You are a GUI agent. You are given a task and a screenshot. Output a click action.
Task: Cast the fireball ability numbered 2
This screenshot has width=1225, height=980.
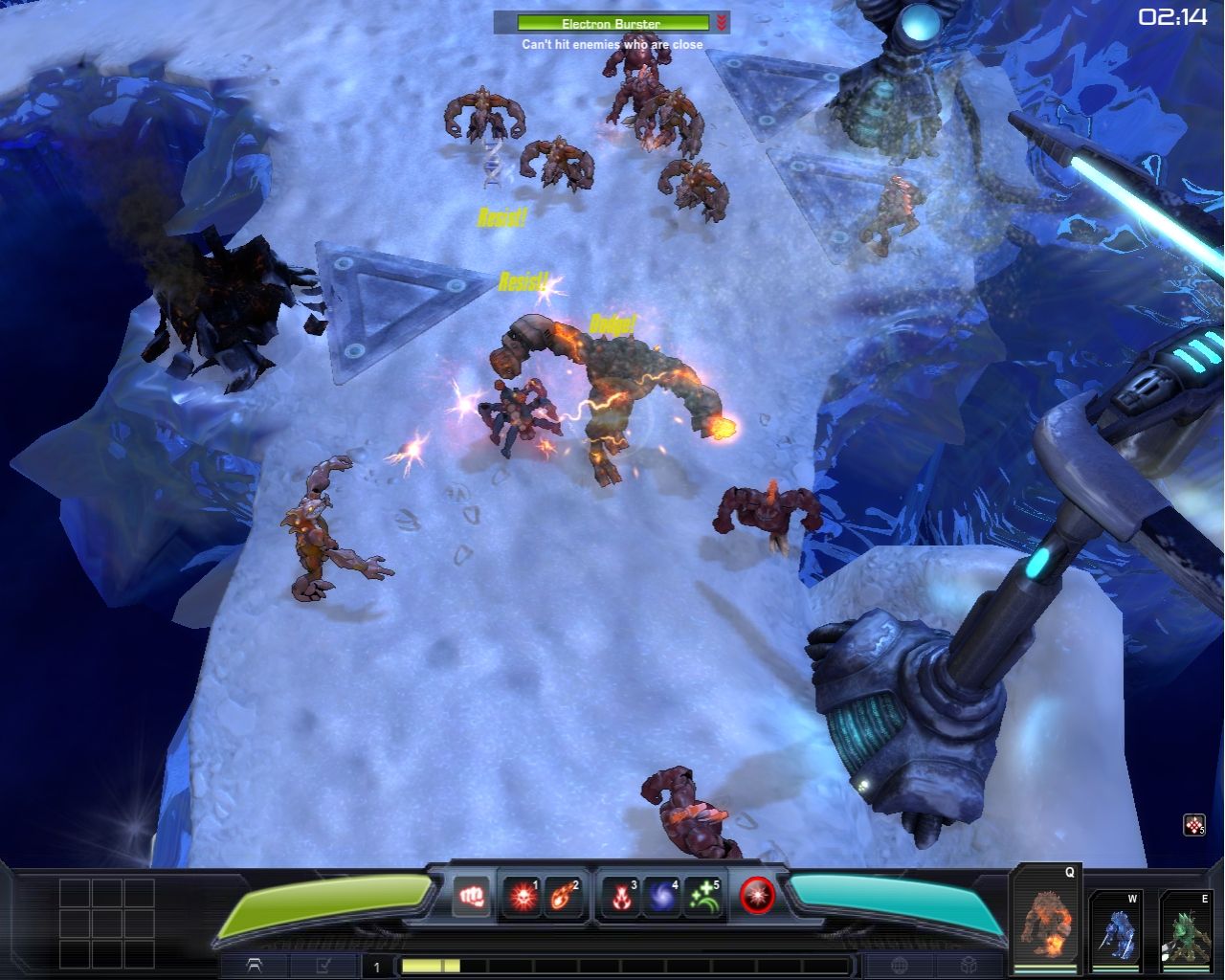click(564, 897)
